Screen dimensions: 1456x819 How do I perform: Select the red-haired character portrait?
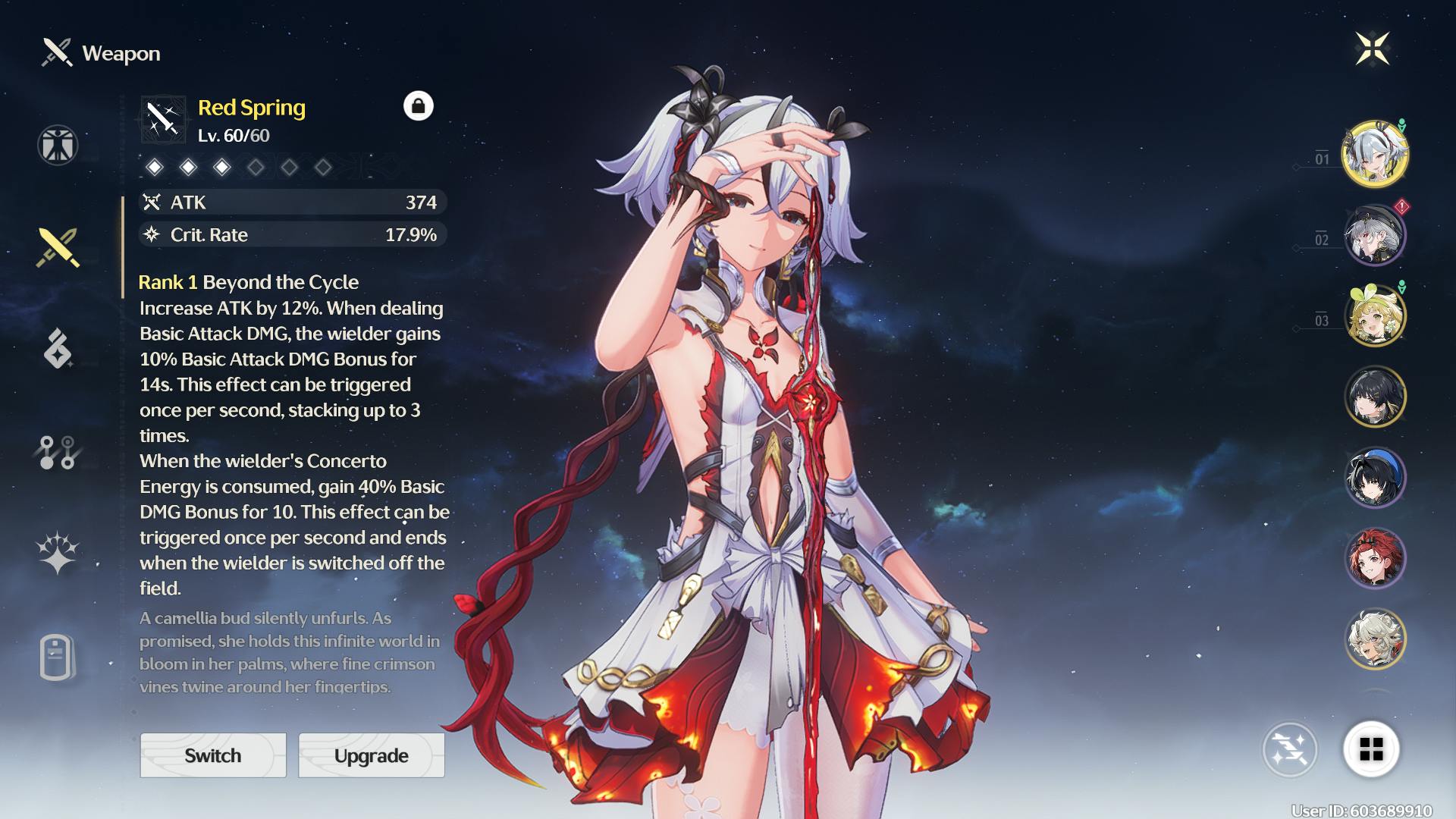[x=1375, y=559]
